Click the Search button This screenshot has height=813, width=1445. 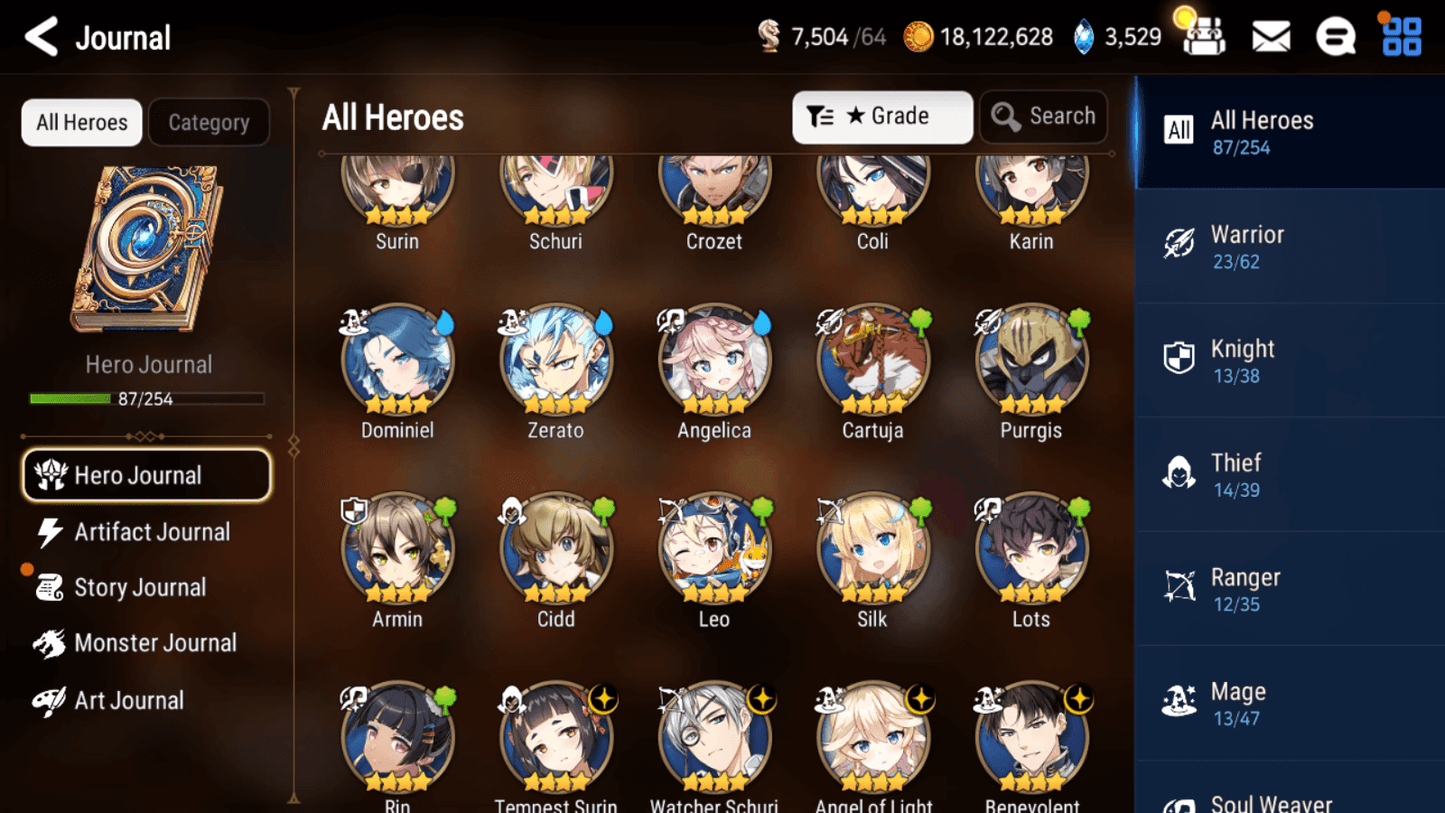point(1043,116)
